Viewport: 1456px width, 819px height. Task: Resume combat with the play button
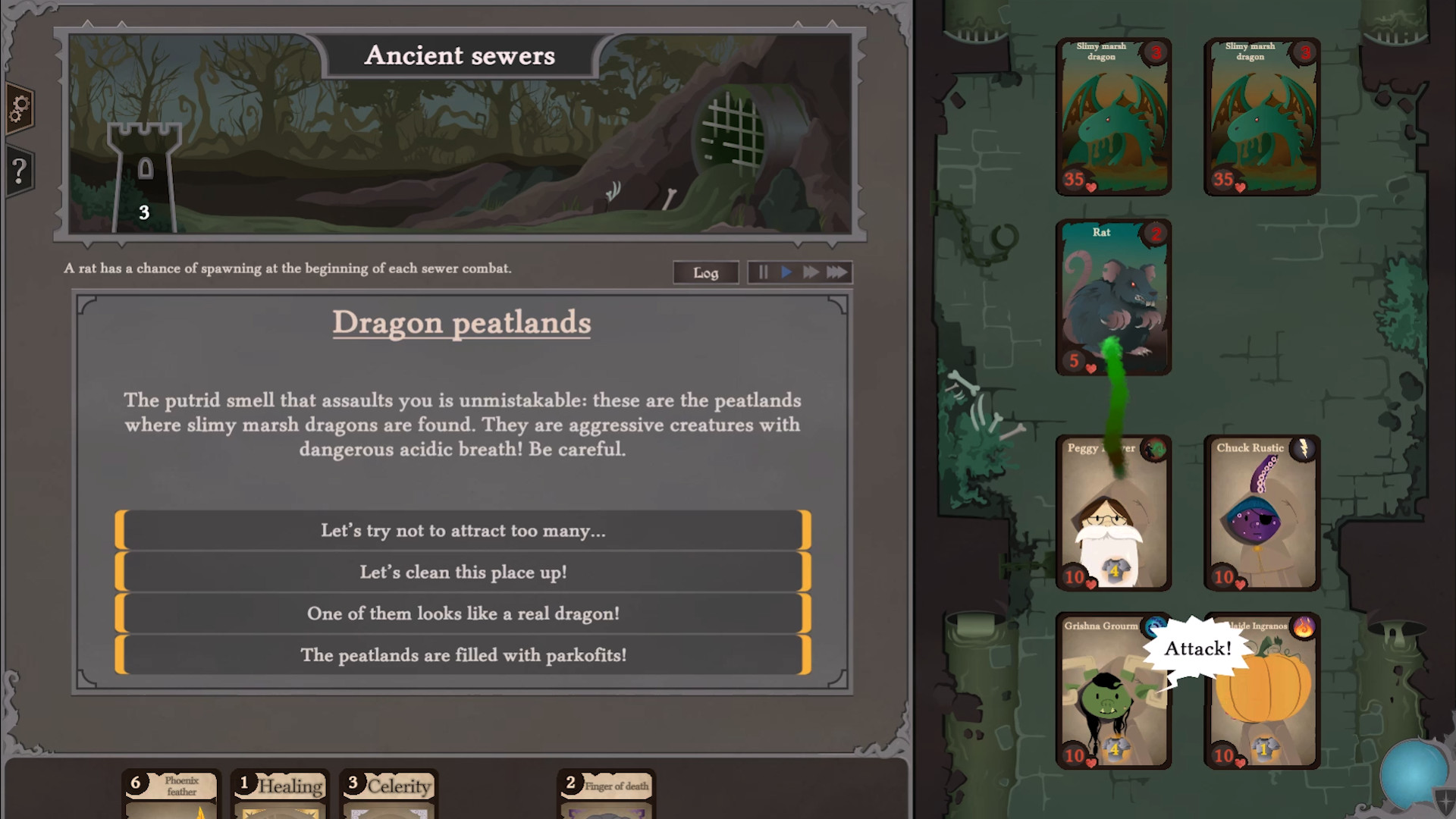[786, 272]
